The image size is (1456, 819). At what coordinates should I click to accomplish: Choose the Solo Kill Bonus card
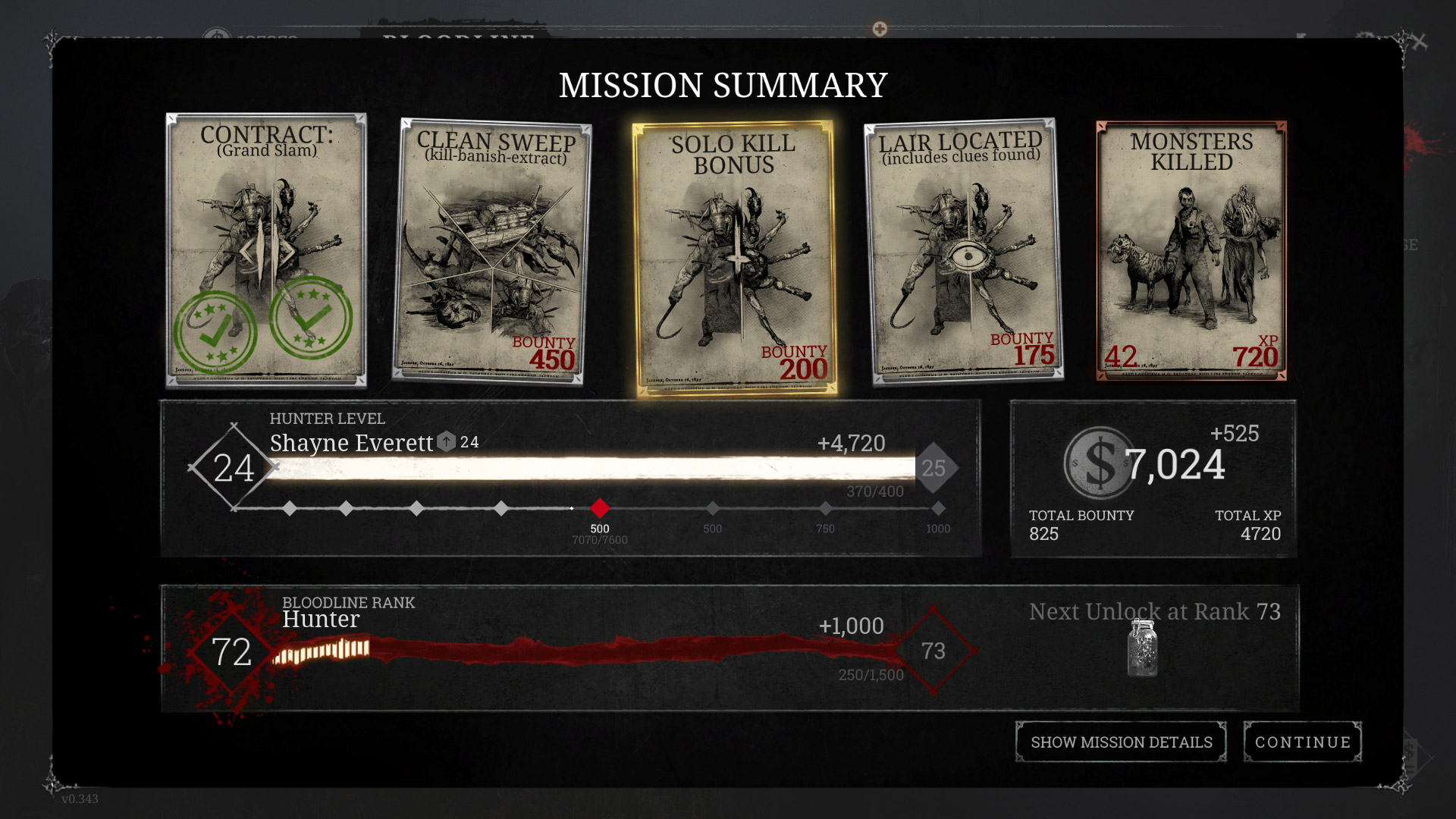[735, 258]
